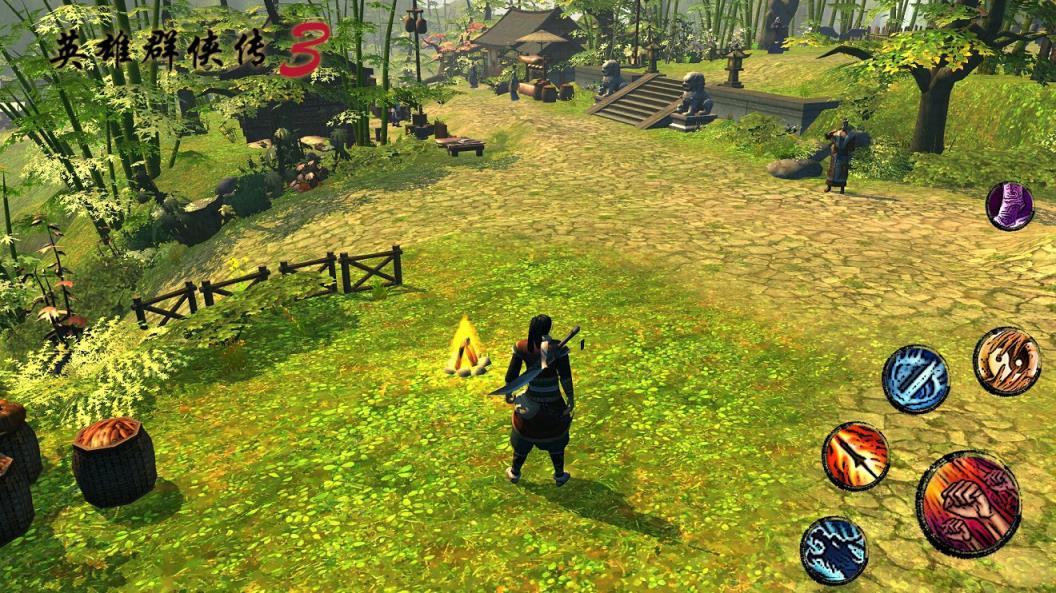Activate the purple boot skill
The width and height of the screenshot is (1056, 593).
point(1009,206)
